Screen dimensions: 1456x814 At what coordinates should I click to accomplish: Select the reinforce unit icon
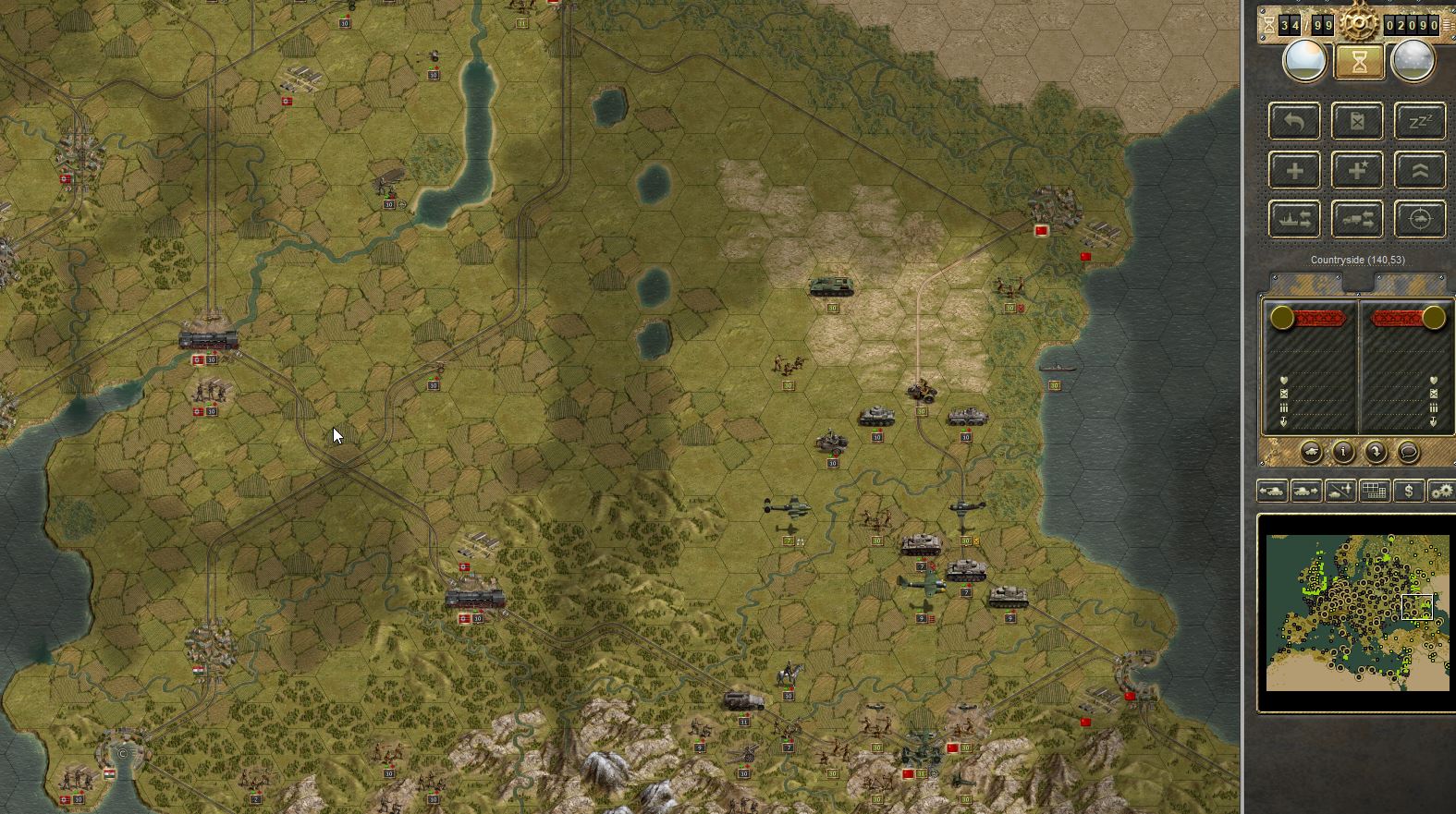pos(1293,169)
